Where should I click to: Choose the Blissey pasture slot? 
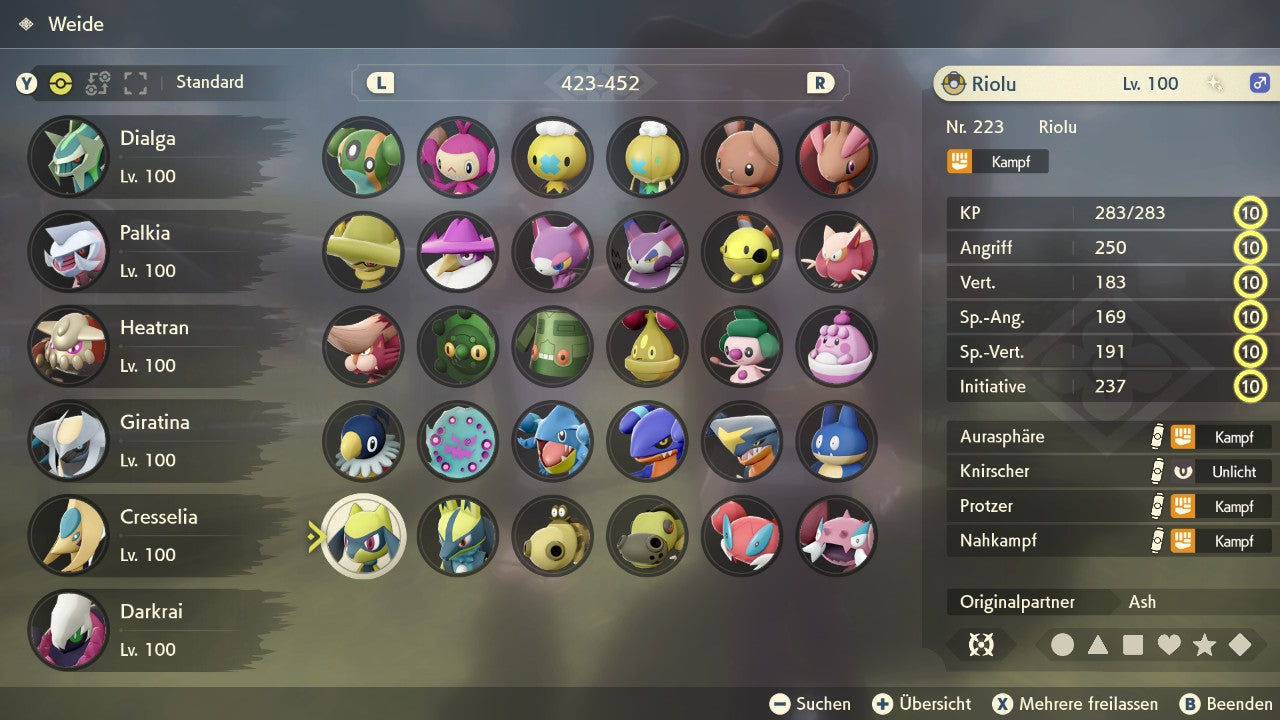pos(837,347)
